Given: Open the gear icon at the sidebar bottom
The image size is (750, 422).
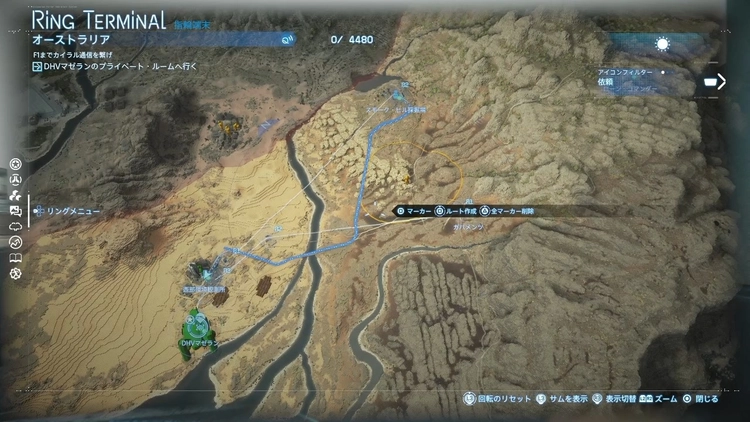Looking at the screenshot, I should point(15,273).
